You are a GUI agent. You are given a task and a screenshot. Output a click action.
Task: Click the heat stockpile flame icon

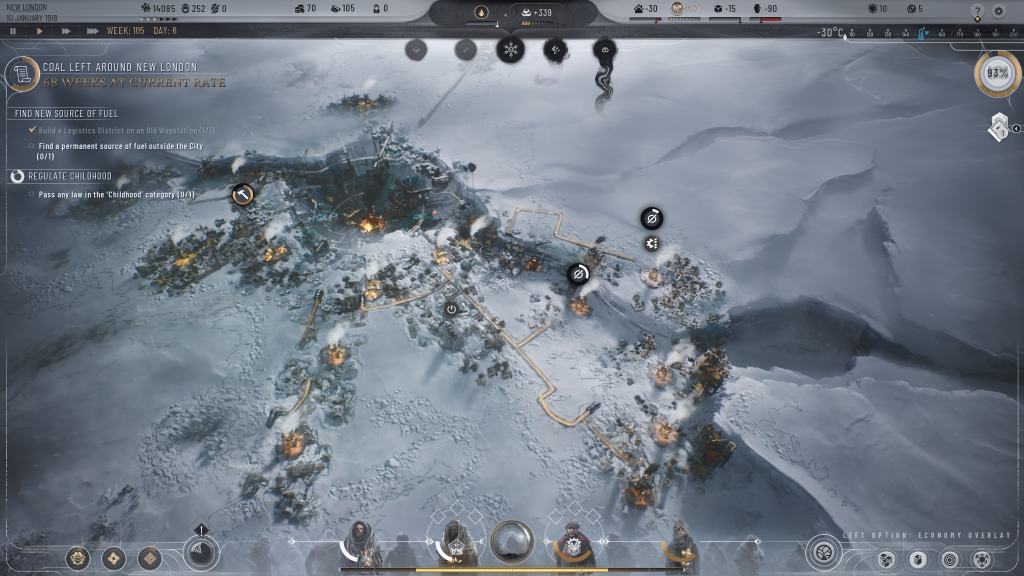point(481,13)
